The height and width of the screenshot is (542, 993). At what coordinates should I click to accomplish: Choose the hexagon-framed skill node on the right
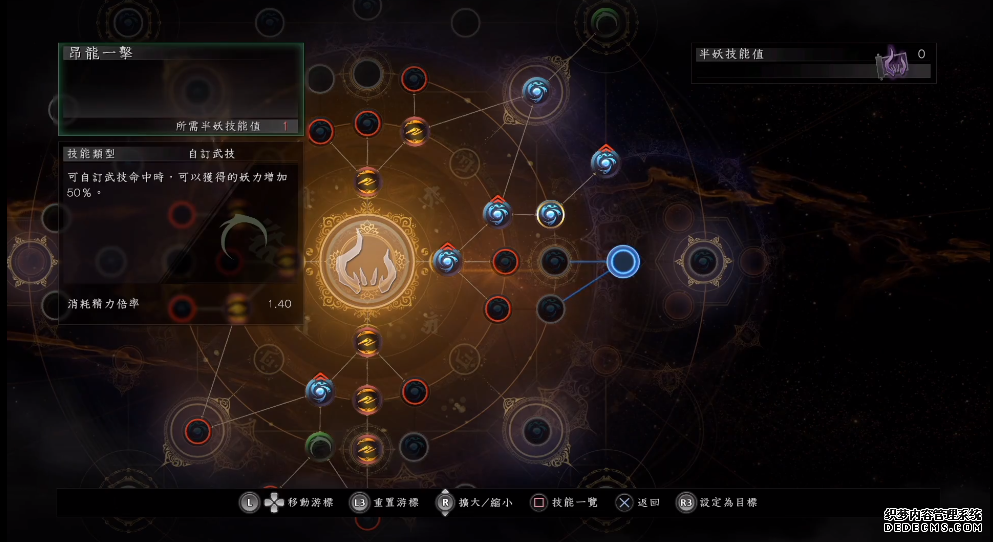[705, 261]
